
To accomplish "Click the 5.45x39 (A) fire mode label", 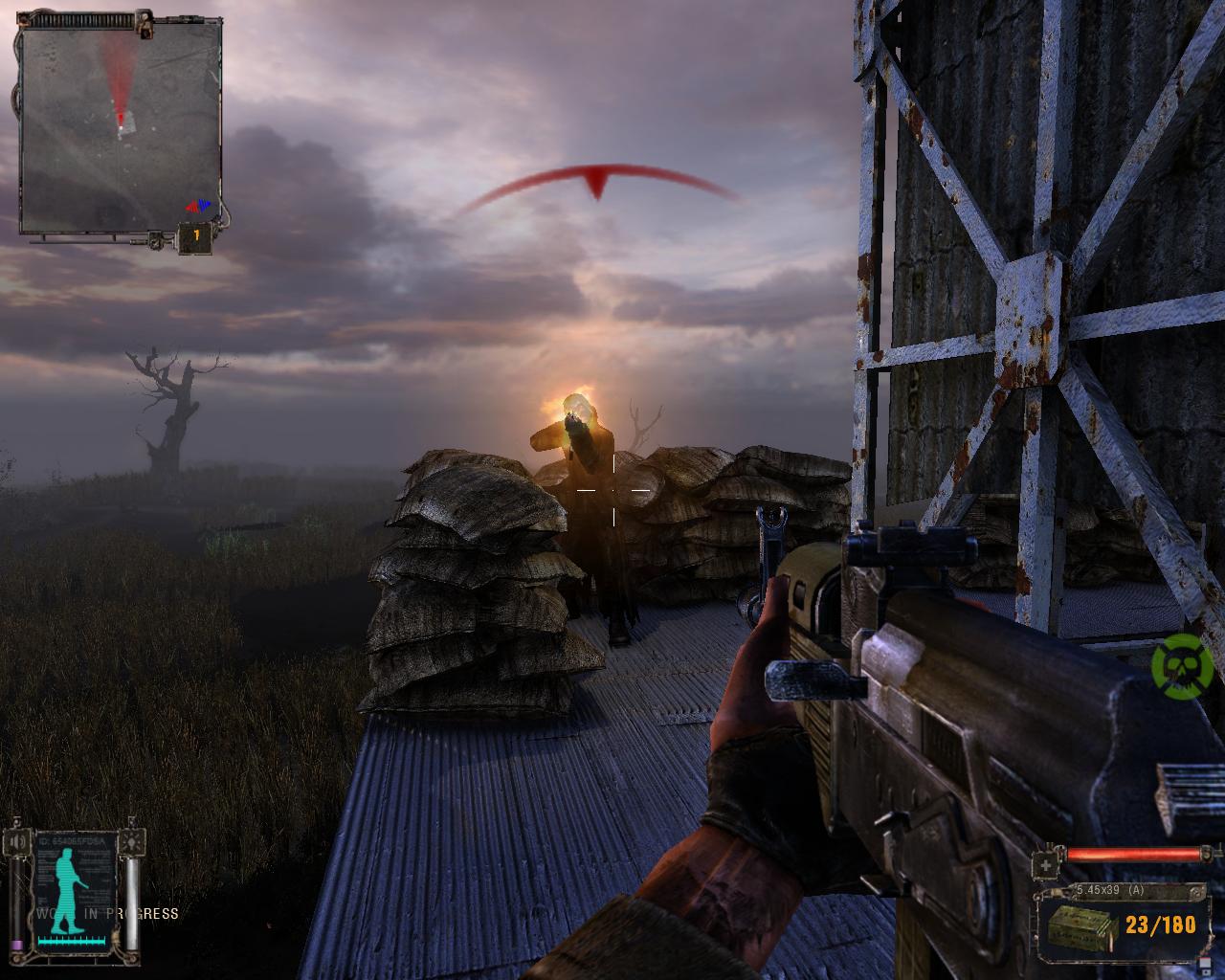I will pos(1109,891).
